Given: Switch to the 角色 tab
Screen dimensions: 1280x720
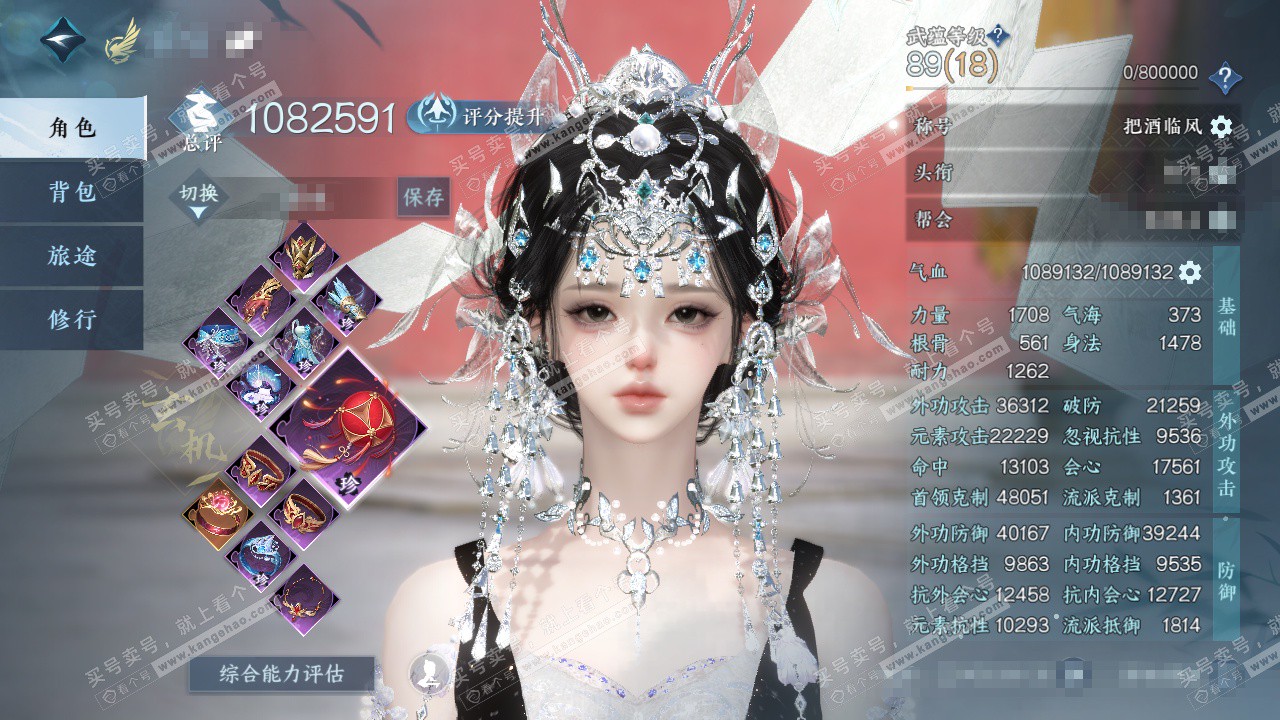Looking at the screenshot, I should (x=72, y=128).
